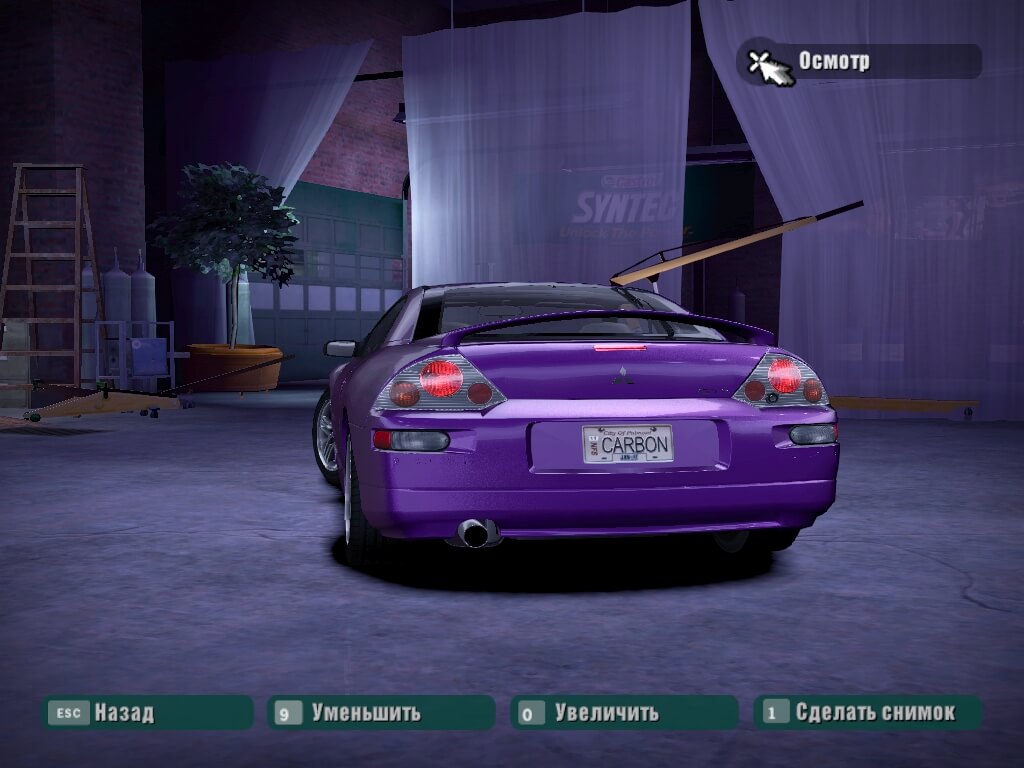Viewport: 1024px width, 768px height.
Task: Zoom in using the Увеличить button
Action: click(623, 712)
